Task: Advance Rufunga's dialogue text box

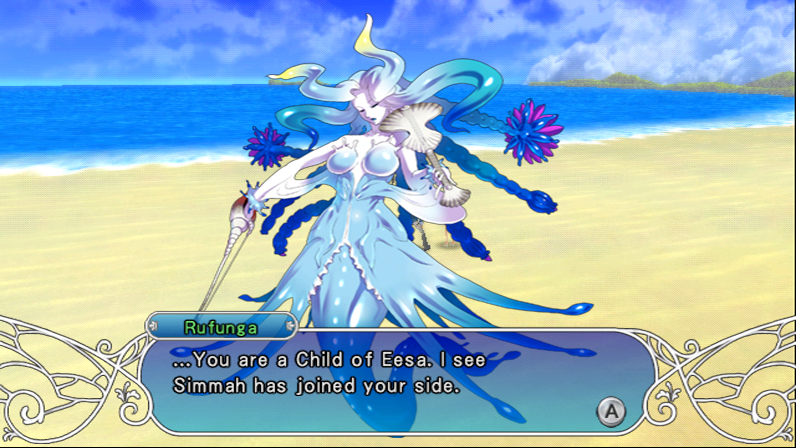Action: point(611,409)
